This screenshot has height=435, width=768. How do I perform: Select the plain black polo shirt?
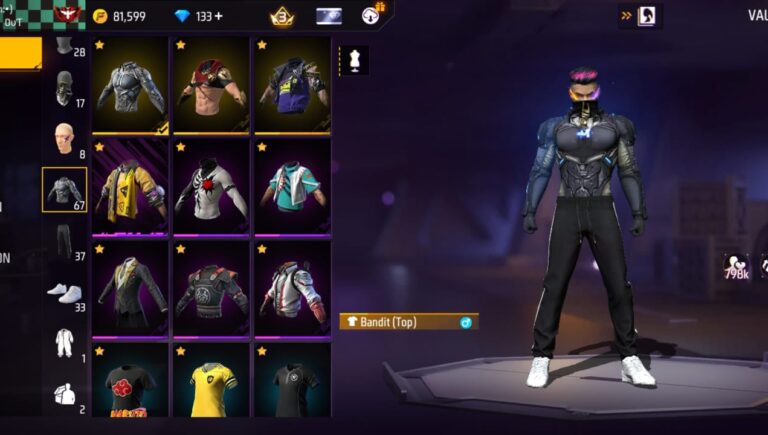(292, 384)
